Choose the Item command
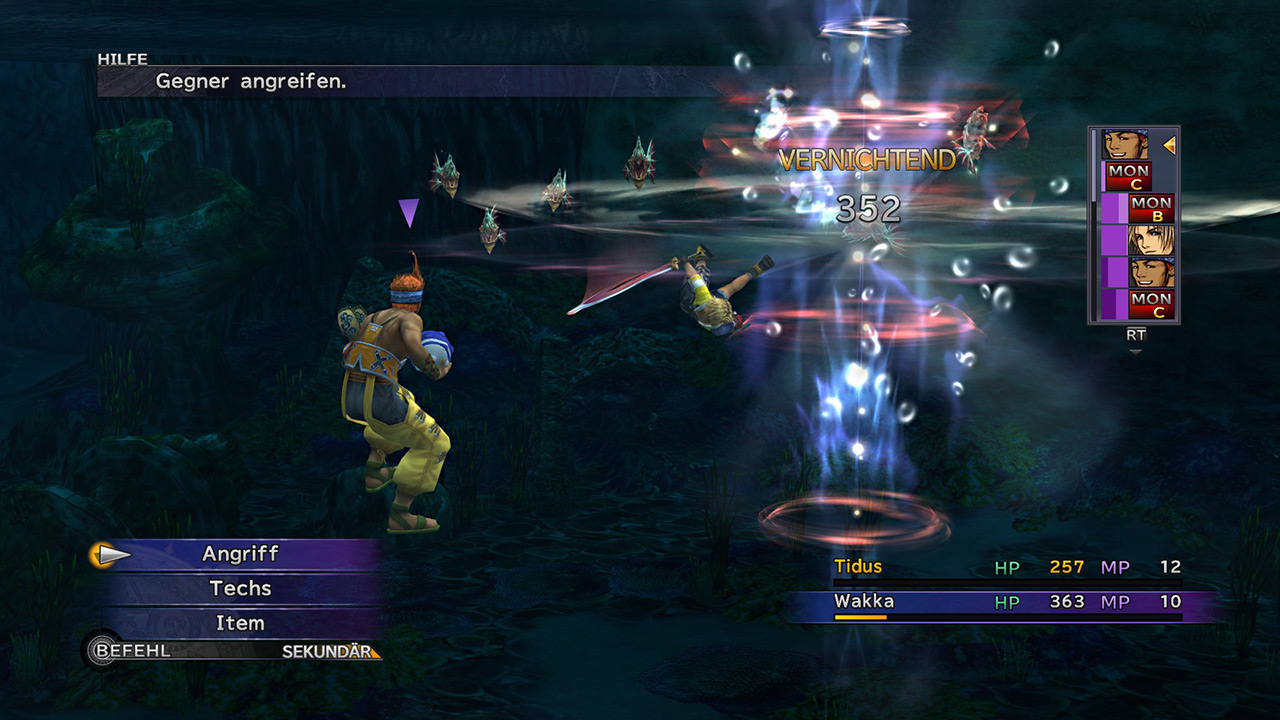This screenshot has width=1280, height=720. (x=241, y=623)
